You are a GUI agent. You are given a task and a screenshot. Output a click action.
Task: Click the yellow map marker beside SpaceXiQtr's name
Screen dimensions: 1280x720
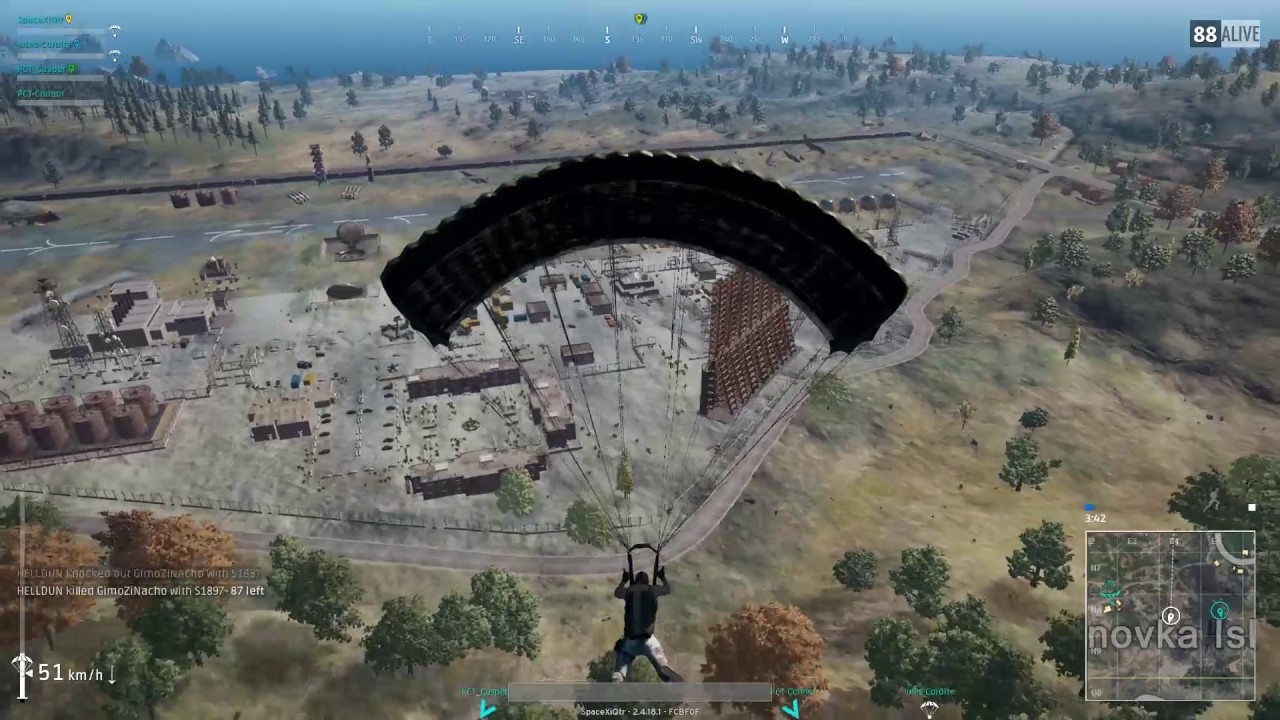tap(68, 19)
